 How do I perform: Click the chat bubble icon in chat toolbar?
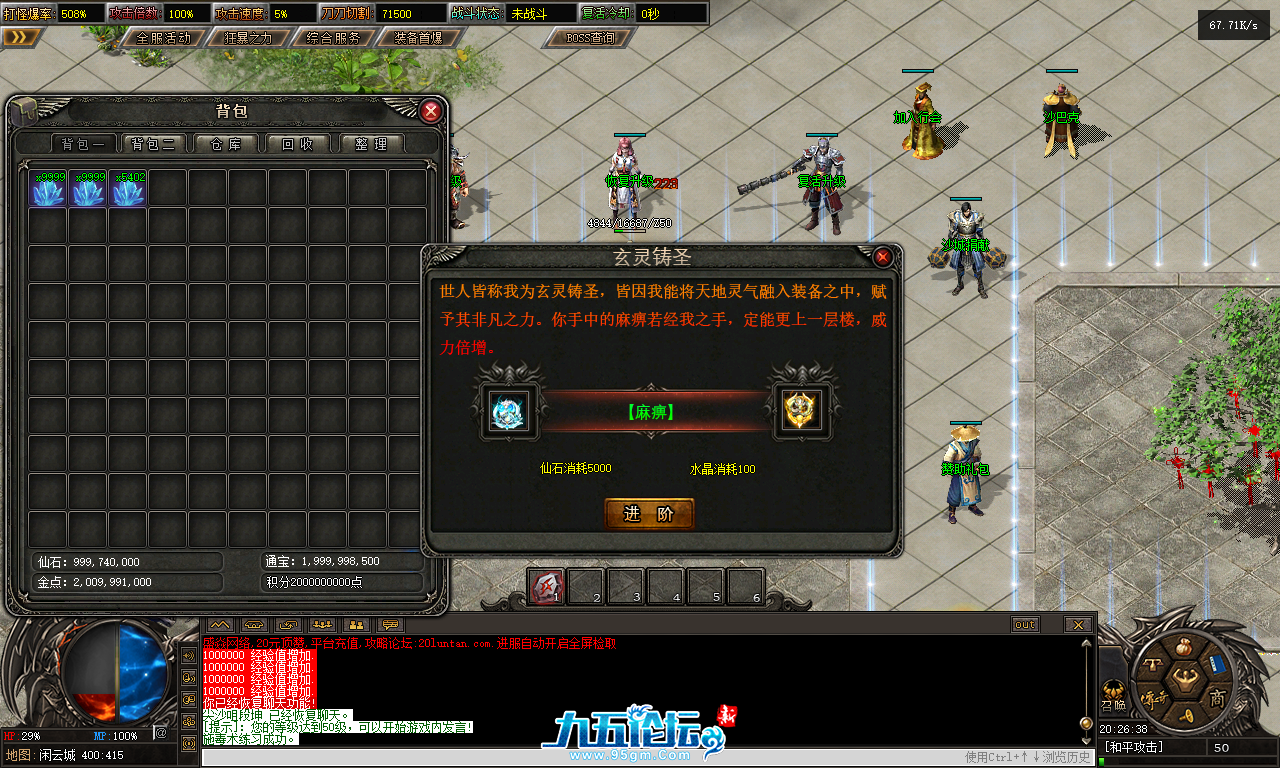pos(390,625)
